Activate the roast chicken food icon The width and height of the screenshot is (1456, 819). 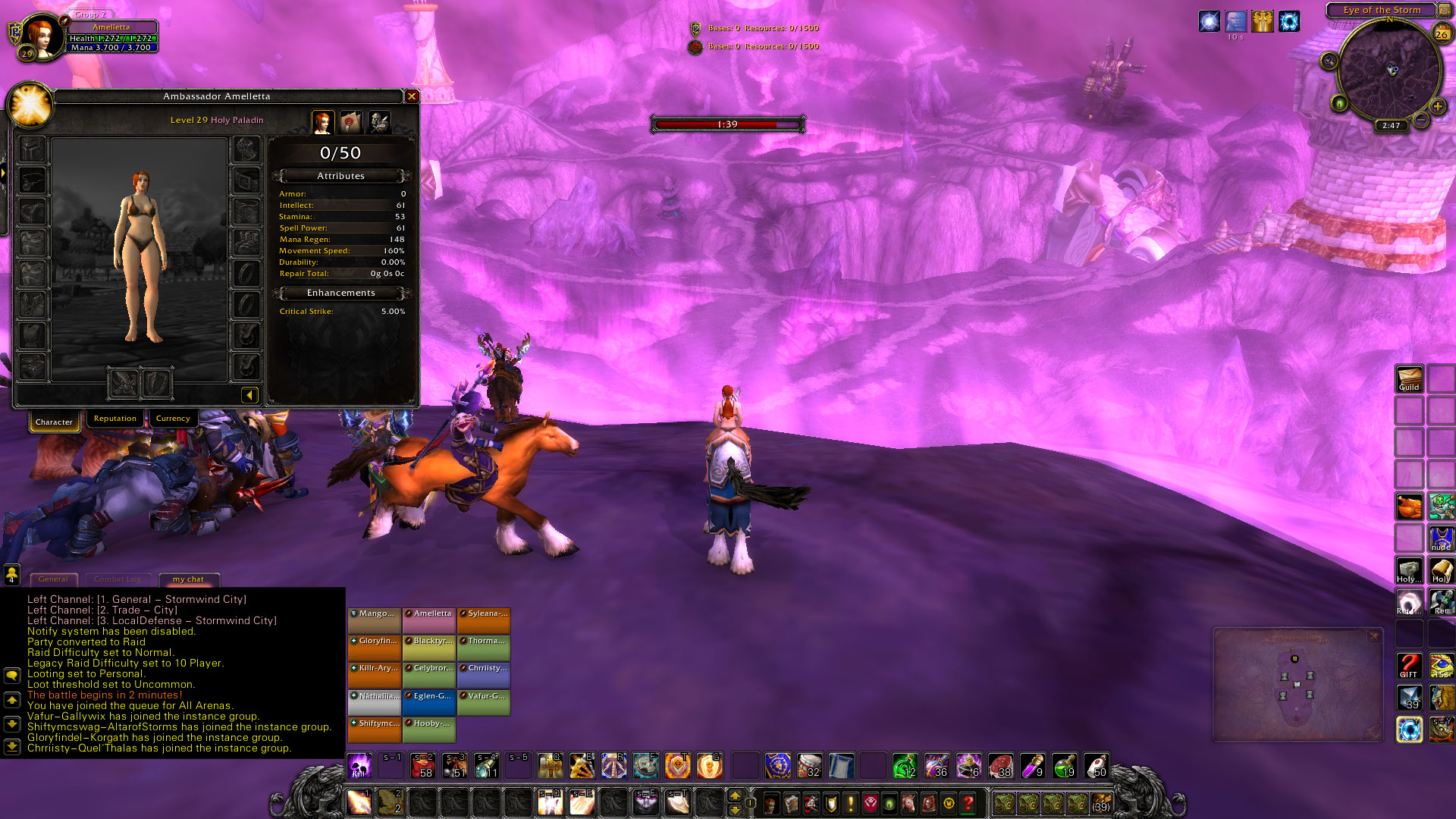pos(1410,506)
